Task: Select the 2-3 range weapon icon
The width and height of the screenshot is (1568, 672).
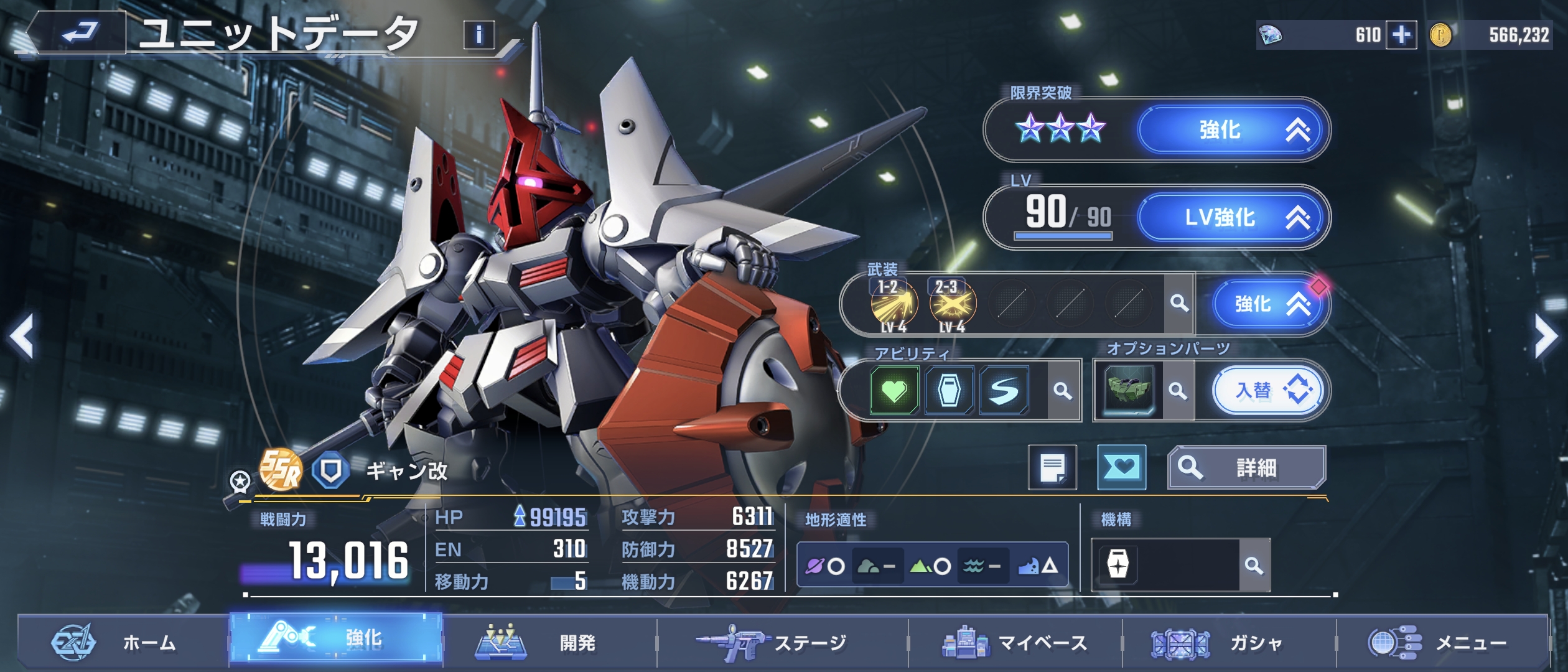Action: point(952,305)
